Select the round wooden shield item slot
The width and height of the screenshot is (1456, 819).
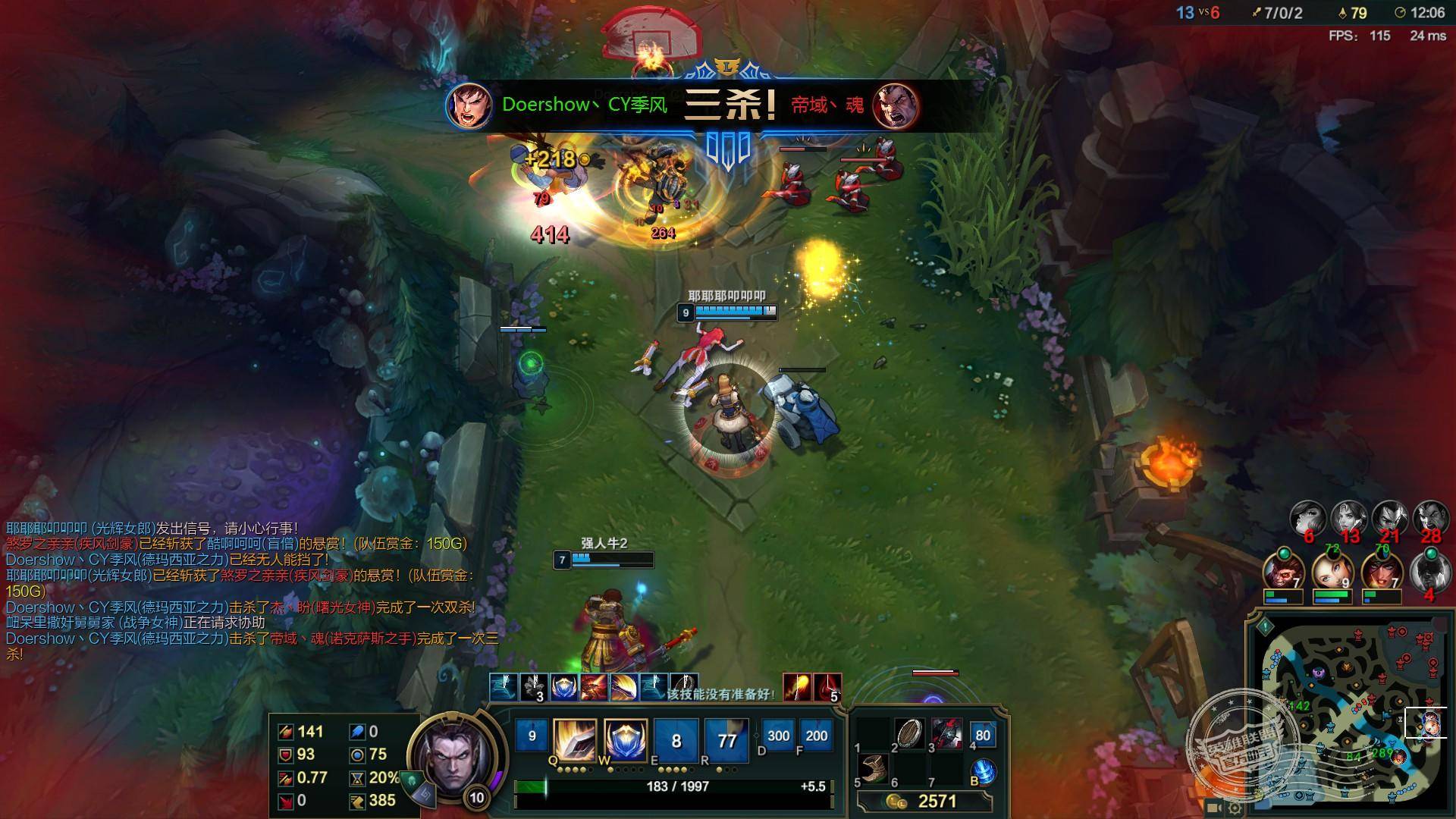[x=908, y=734]
